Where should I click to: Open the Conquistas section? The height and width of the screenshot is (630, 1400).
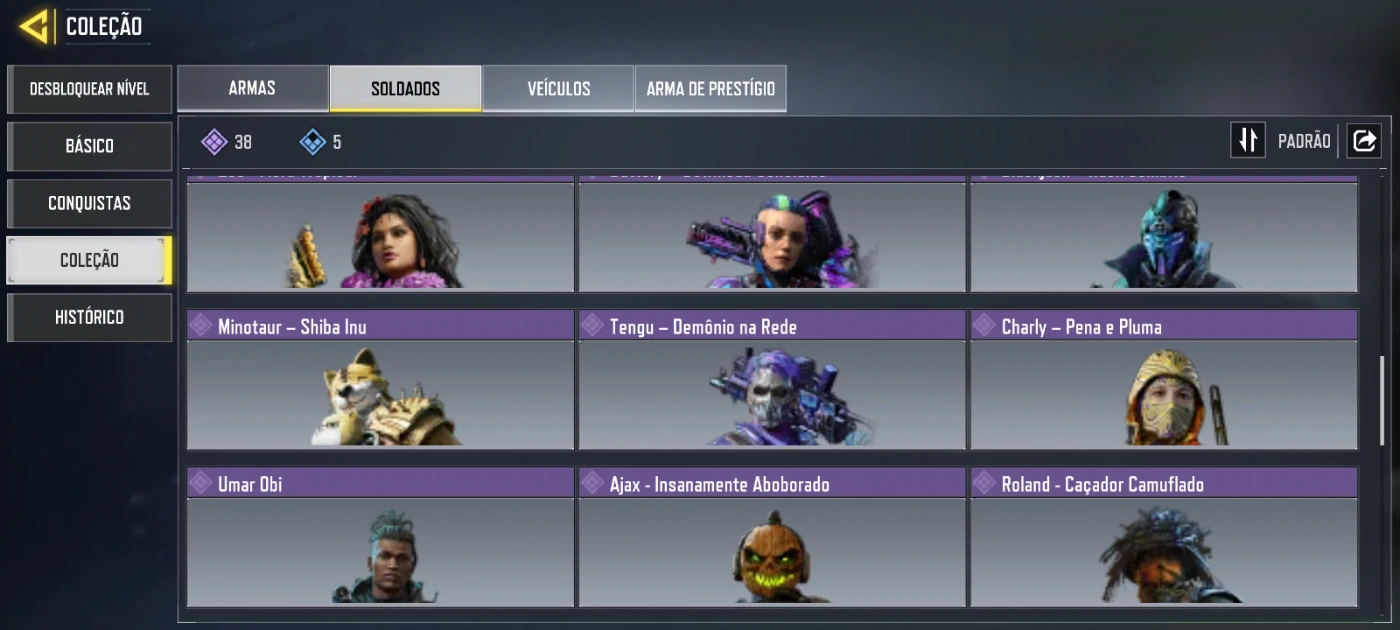(89, 203)
